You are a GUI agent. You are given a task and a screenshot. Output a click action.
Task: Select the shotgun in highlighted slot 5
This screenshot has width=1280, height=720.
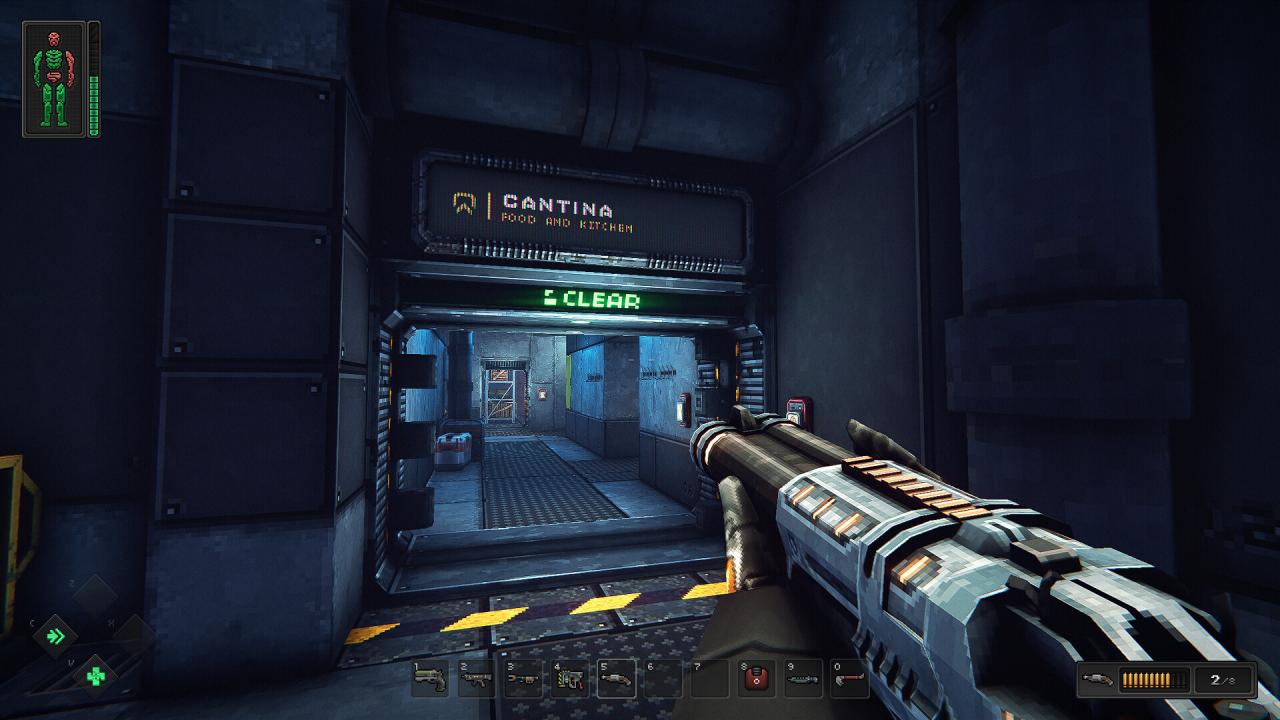point(616,679)
